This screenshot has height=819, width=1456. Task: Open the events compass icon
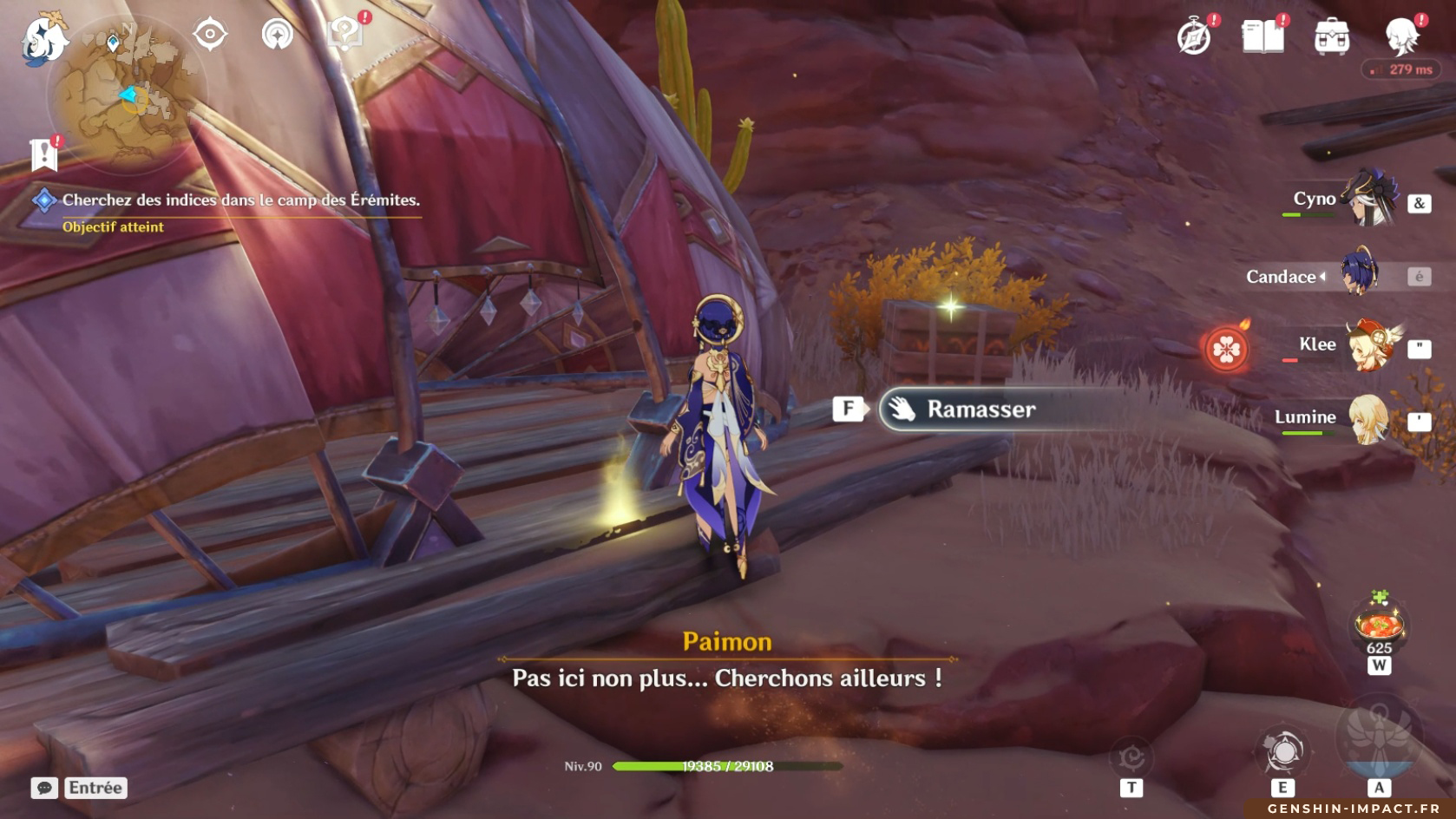[x=1194, y=37]
